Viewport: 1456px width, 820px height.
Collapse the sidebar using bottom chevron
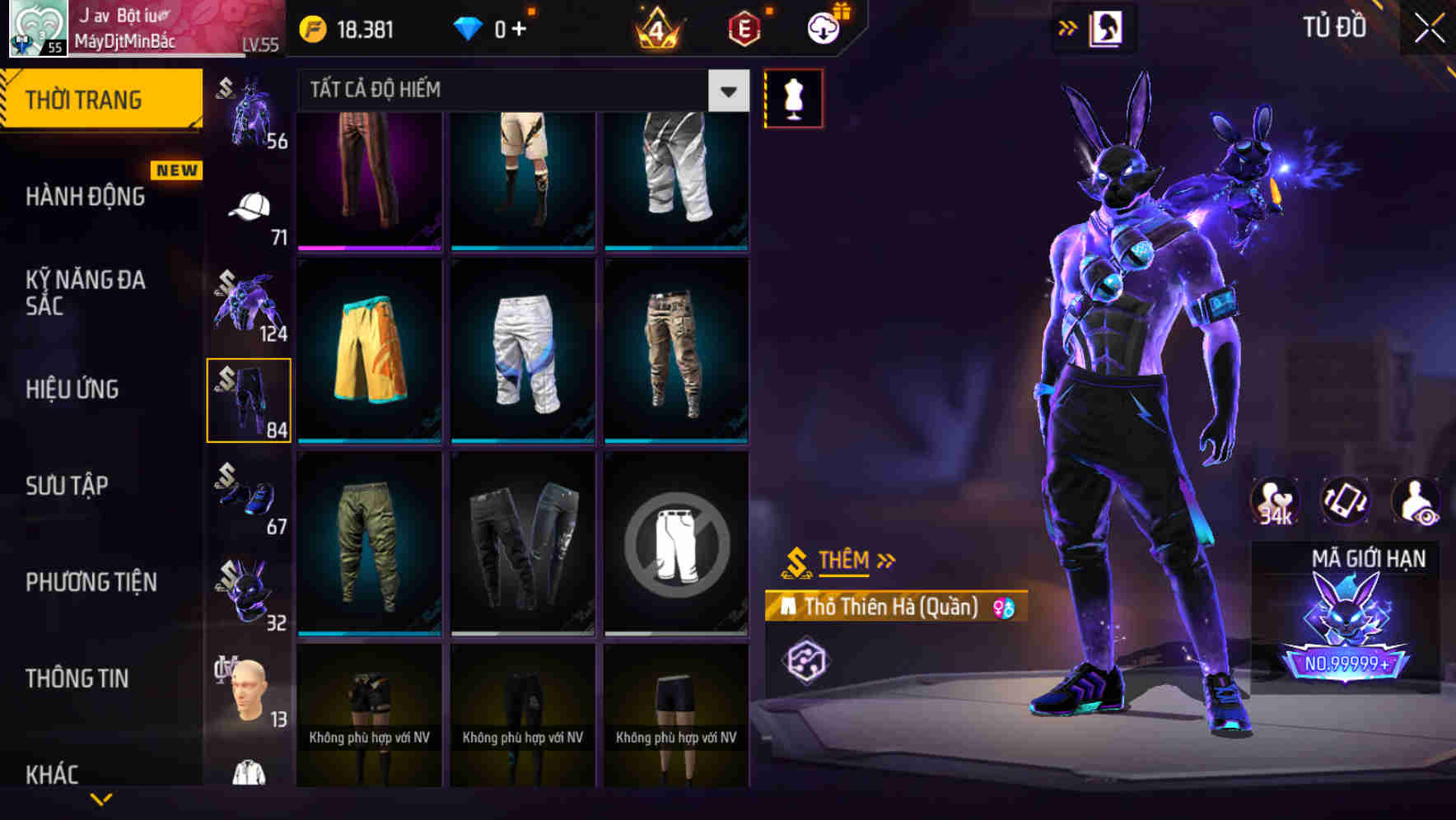(x=101, y=800)
